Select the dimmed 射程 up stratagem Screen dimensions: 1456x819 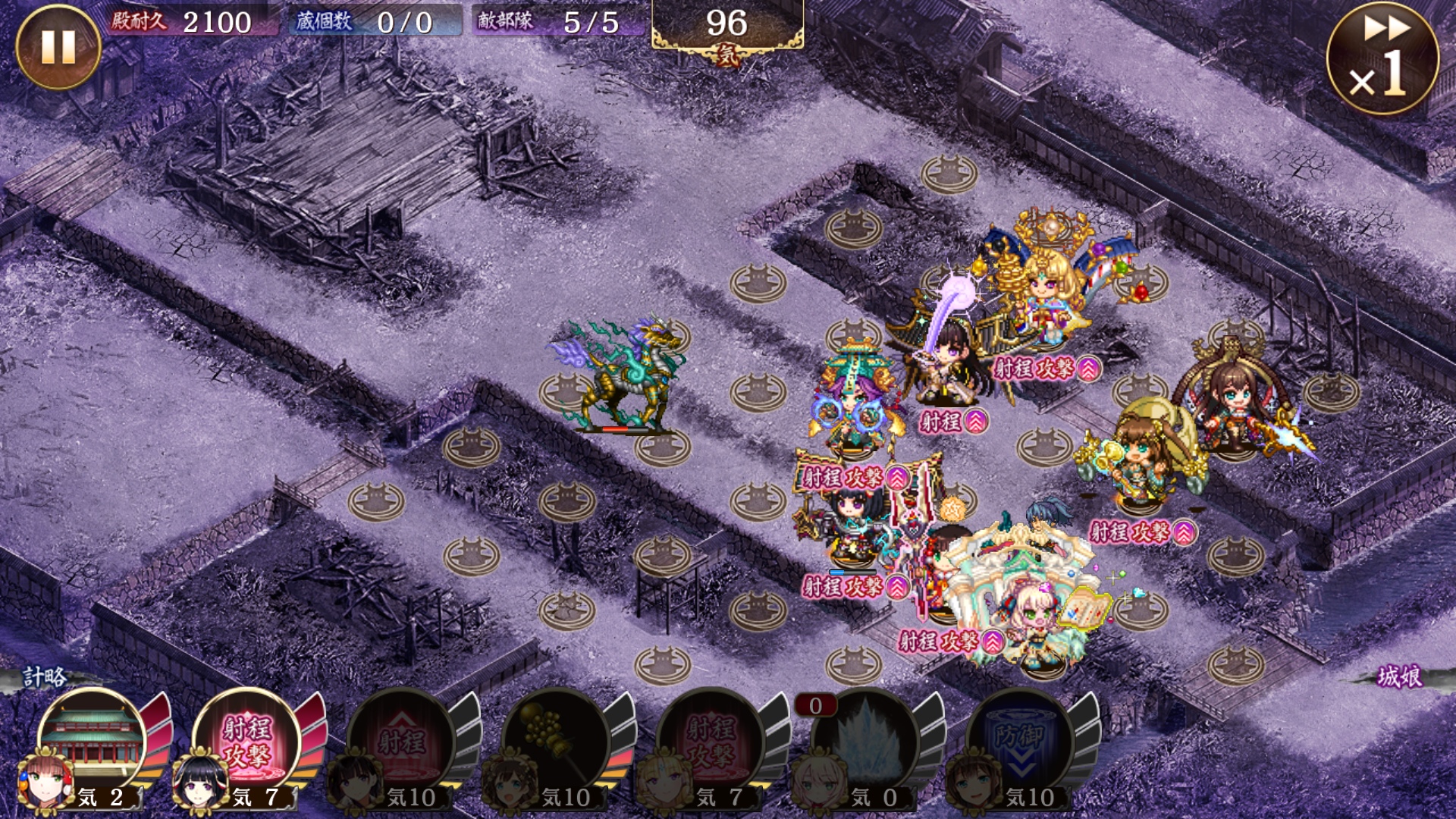pos(402,741)
